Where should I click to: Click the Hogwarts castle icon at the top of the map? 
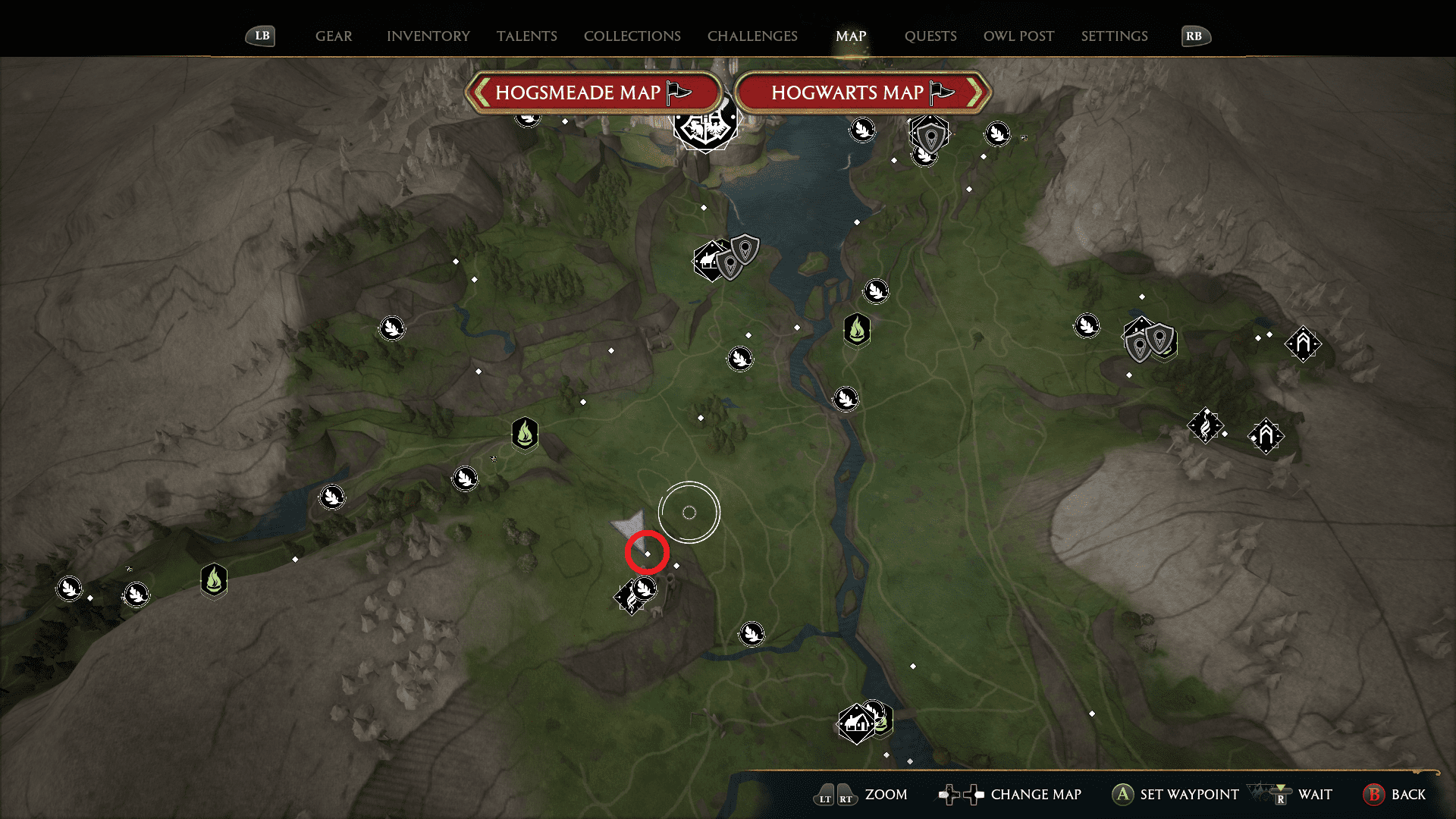pyautogui.click(x=706, y=127)
